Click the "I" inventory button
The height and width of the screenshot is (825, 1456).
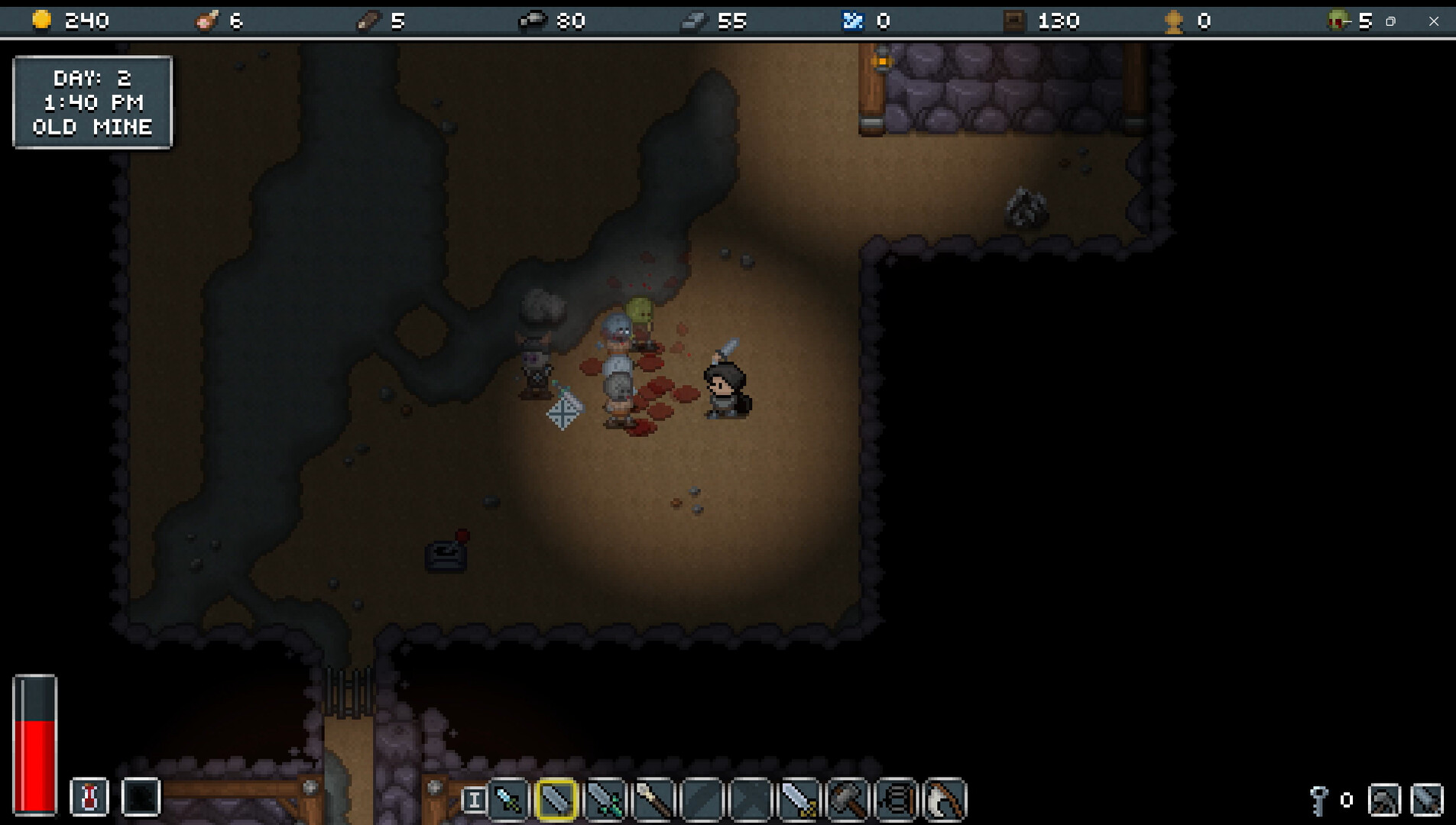[473, 800]
